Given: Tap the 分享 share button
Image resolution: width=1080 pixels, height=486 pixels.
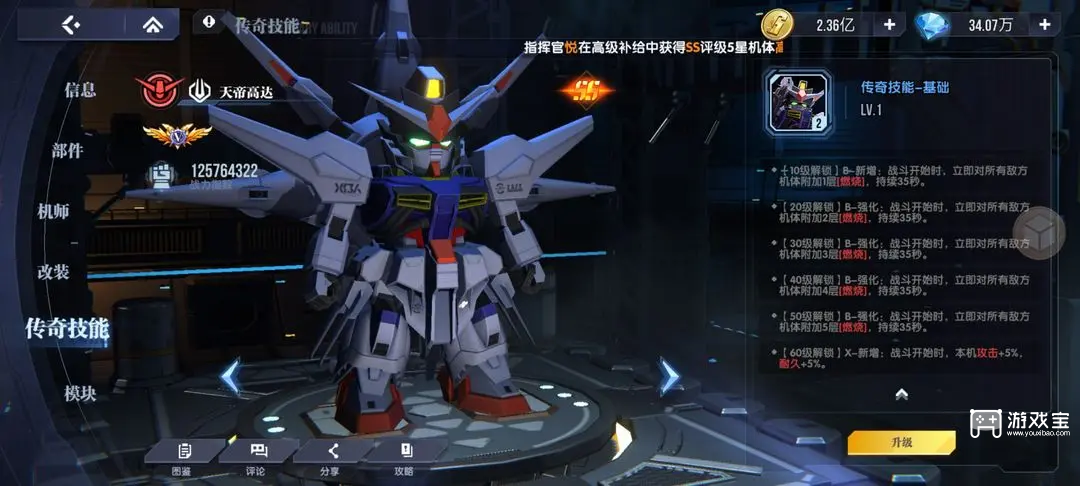Looking at the screenshot, I should tap(330, 457).
